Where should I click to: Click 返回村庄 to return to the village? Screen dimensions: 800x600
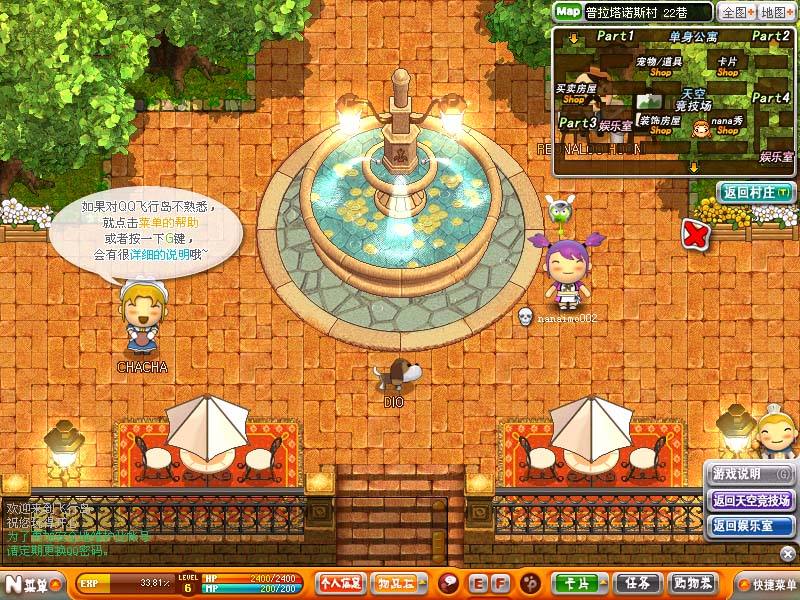(755, 191)
